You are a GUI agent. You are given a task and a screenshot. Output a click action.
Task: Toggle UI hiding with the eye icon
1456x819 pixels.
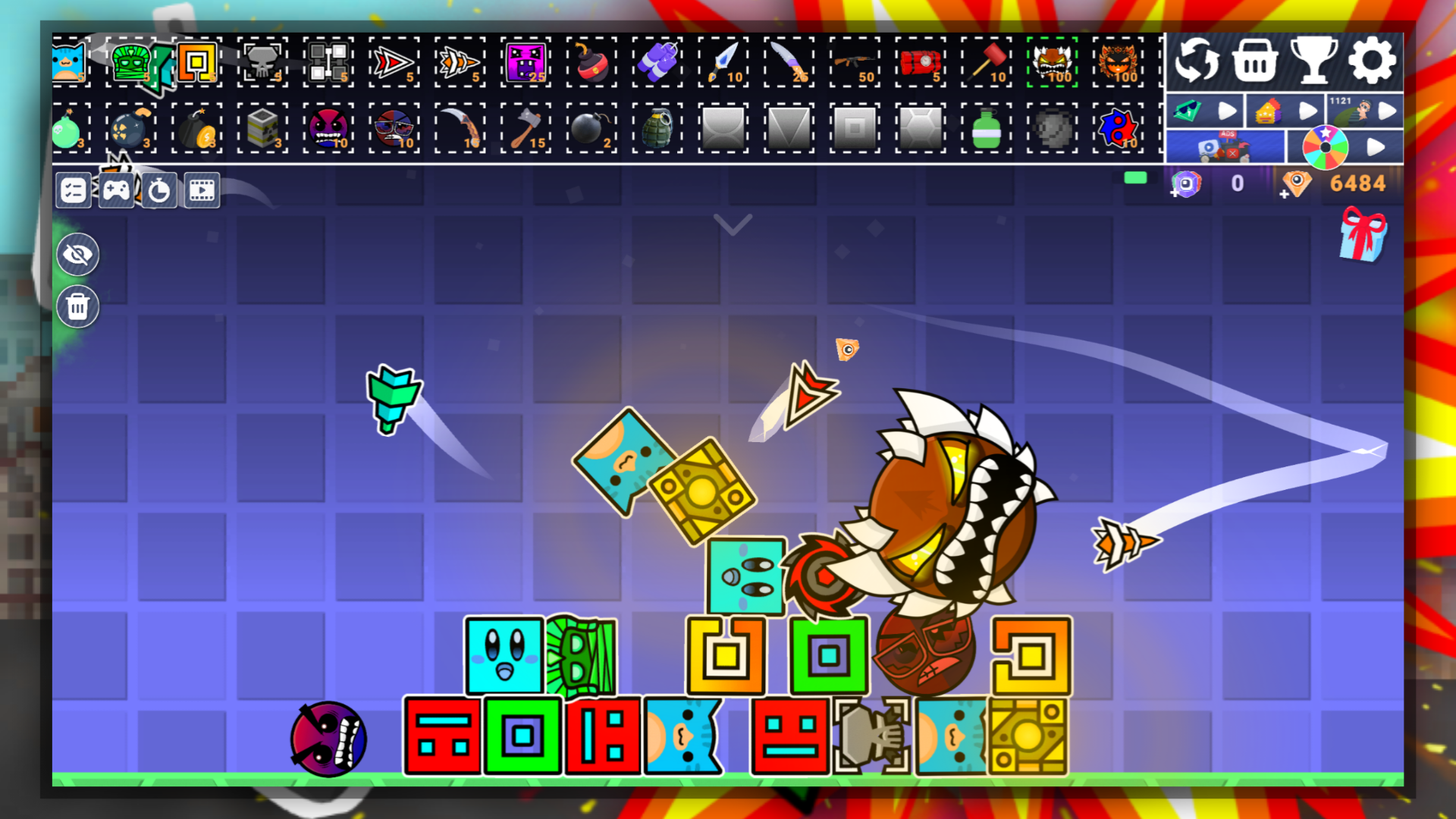[x=78, y=254]
